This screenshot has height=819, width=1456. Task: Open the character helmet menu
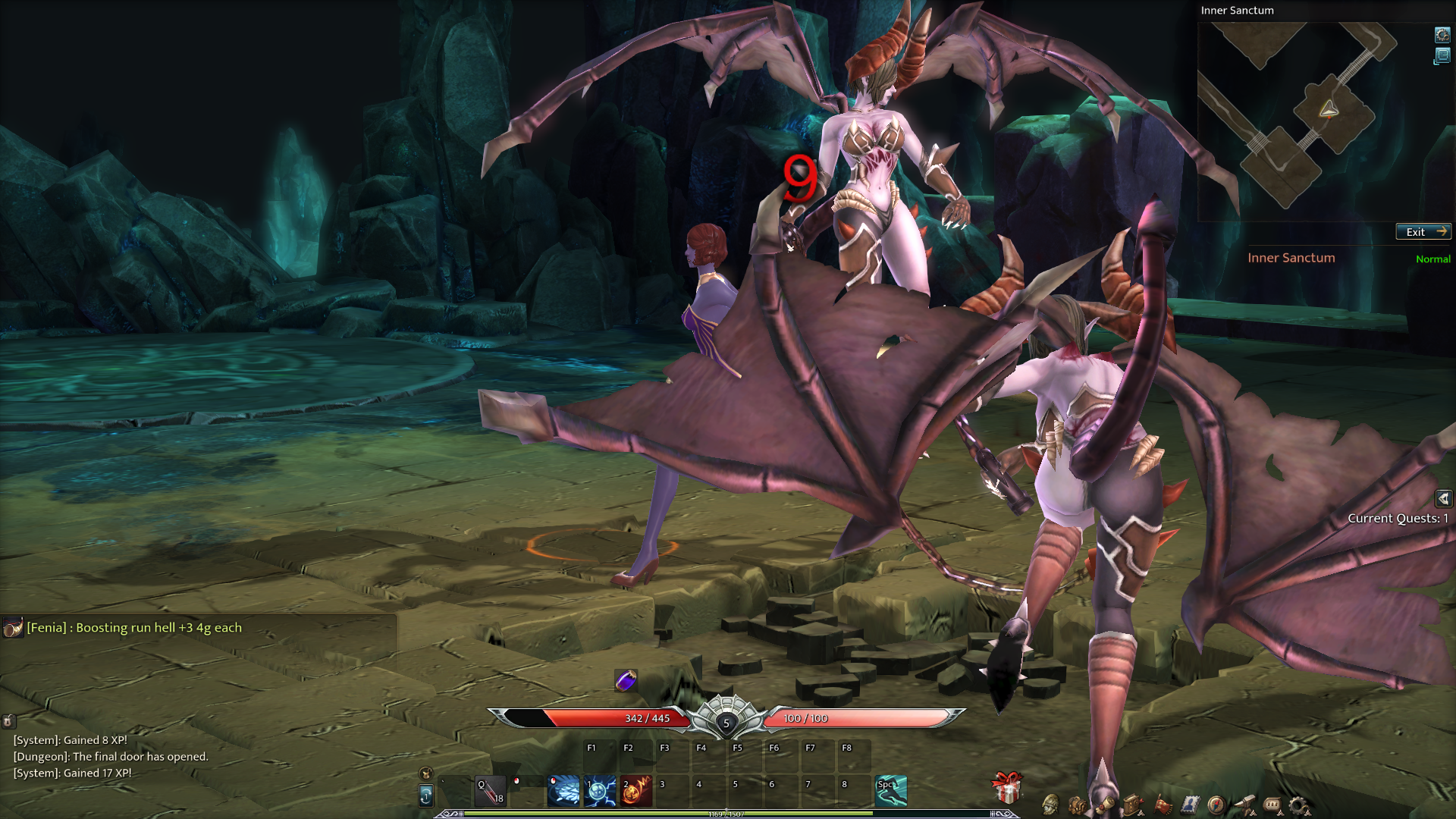pyautogui.click(x=1050, y=804)
